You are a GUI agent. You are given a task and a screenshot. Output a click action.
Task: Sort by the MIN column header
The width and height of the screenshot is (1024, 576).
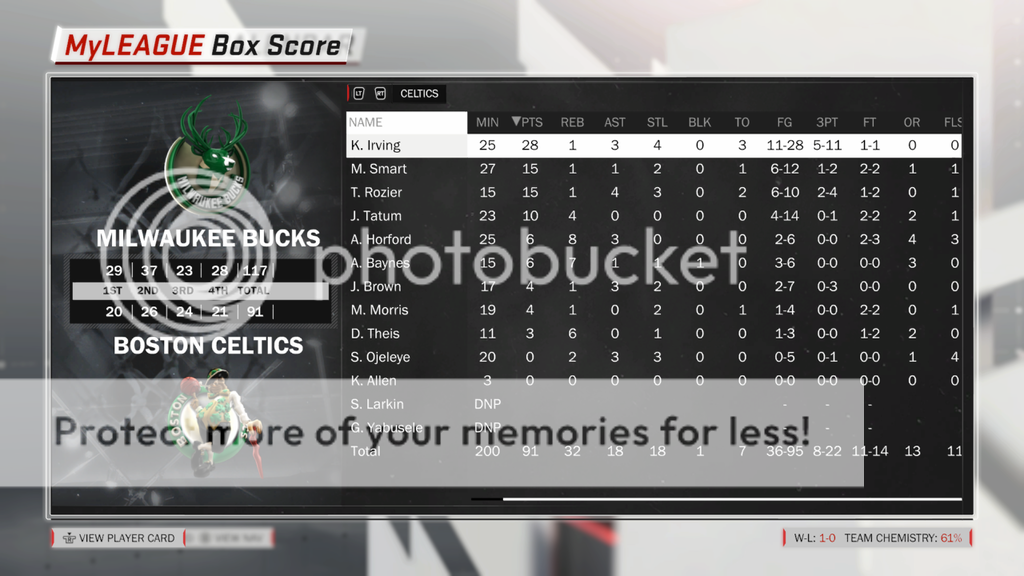click(x=487, y=122)
